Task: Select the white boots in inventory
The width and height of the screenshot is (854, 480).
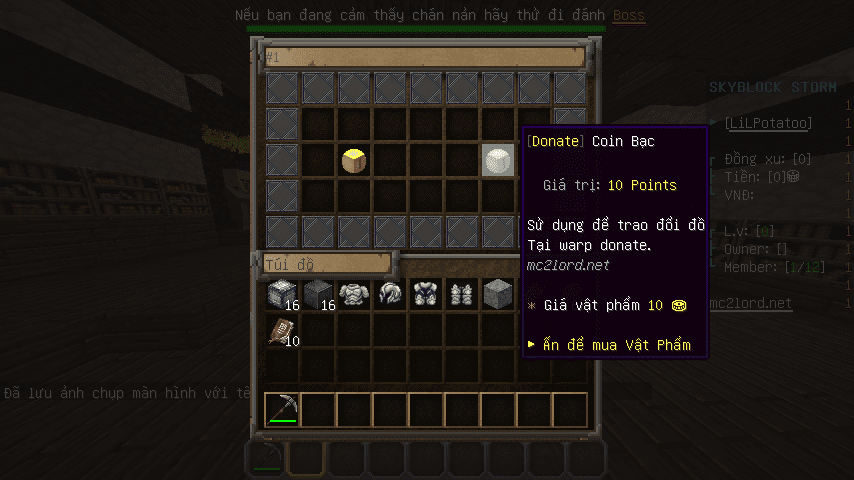Action: [x=462, y=294]
